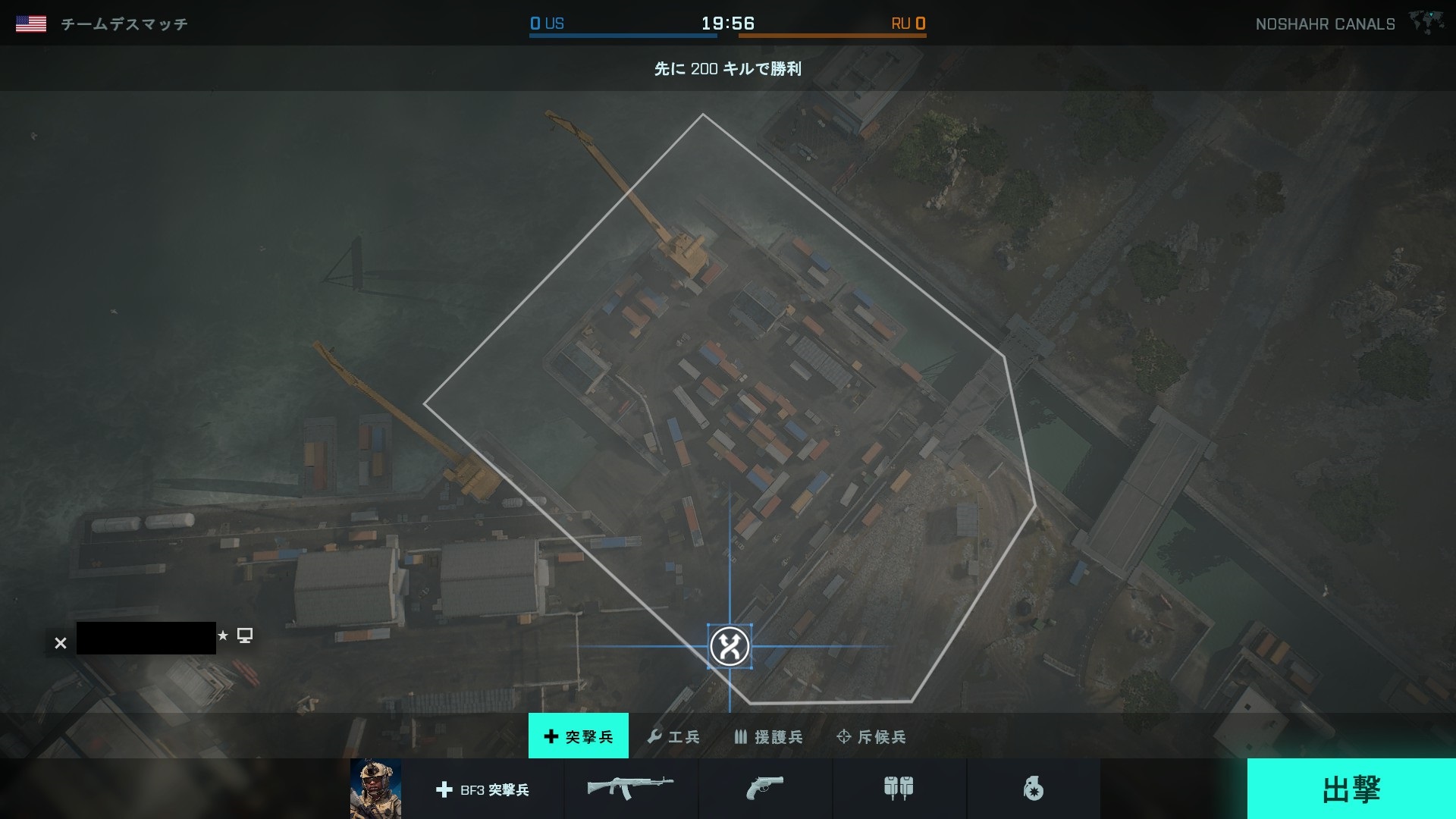This screenshot has height=819, width=1456.
Task: Click the soldier portrait thumbnail
Action: (375, 789)
